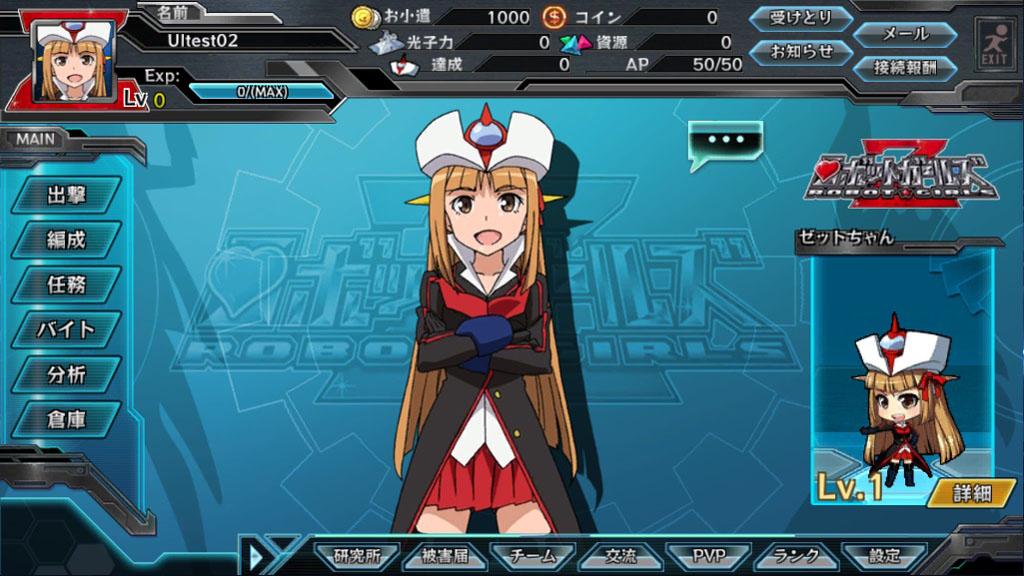Choose the バイト part-time job menu
Viewport: 1024px width, 576px height.
[66, 329]
